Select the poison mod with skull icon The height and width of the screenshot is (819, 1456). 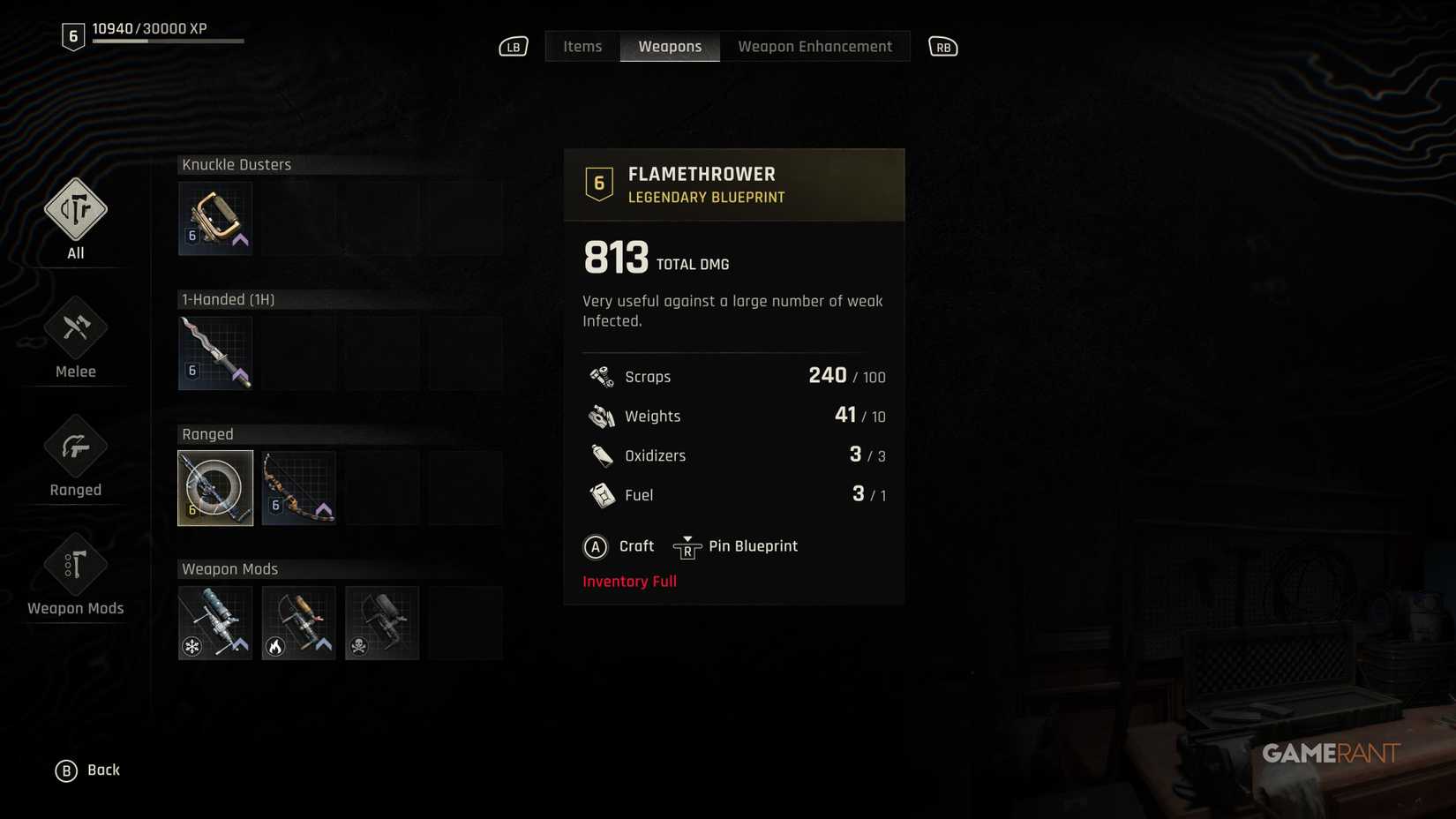(382, 622)
